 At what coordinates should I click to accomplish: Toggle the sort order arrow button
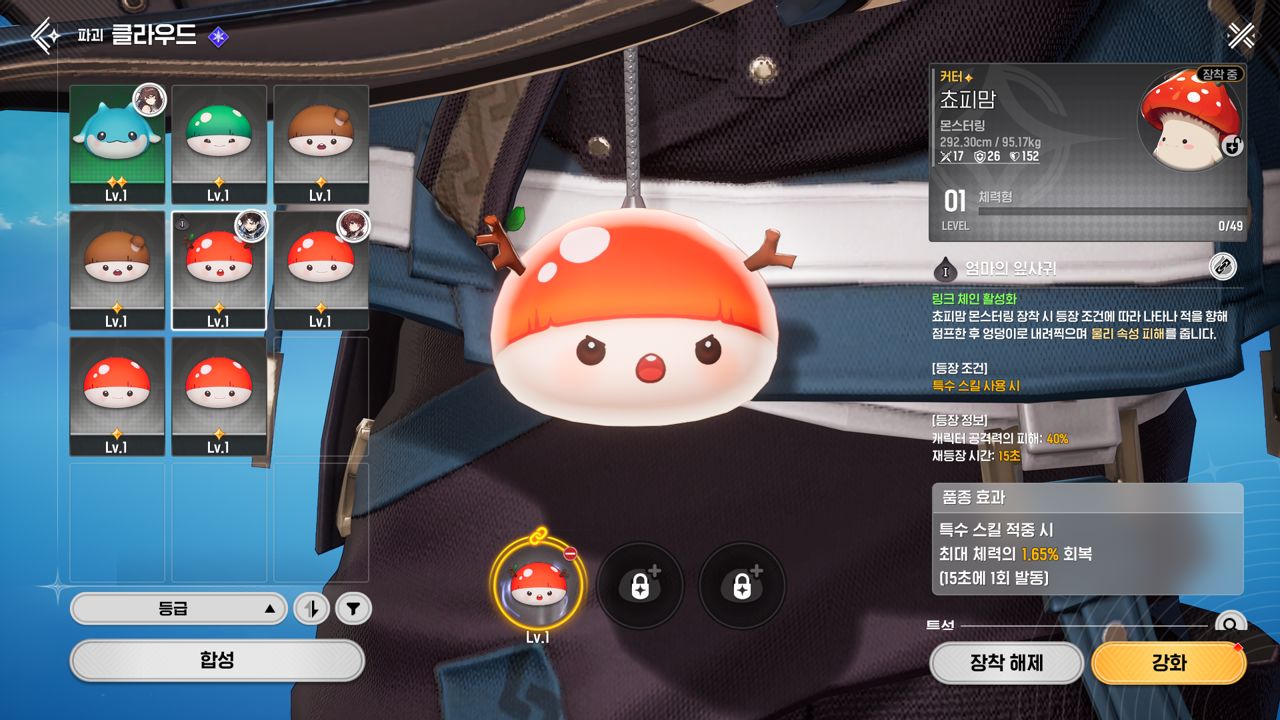point(311,608)
